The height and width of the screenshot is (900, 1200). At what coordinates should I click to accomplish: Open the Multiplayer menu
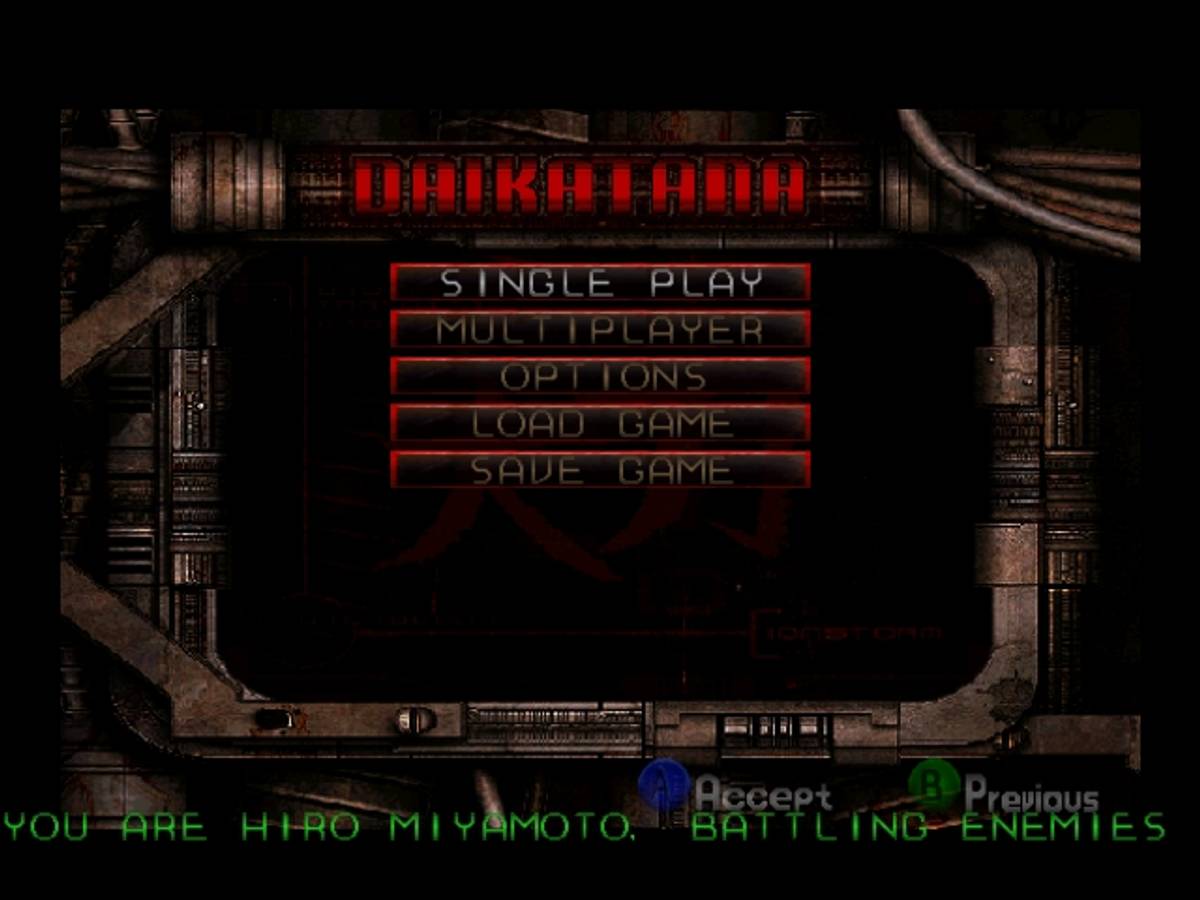[600, 329]
